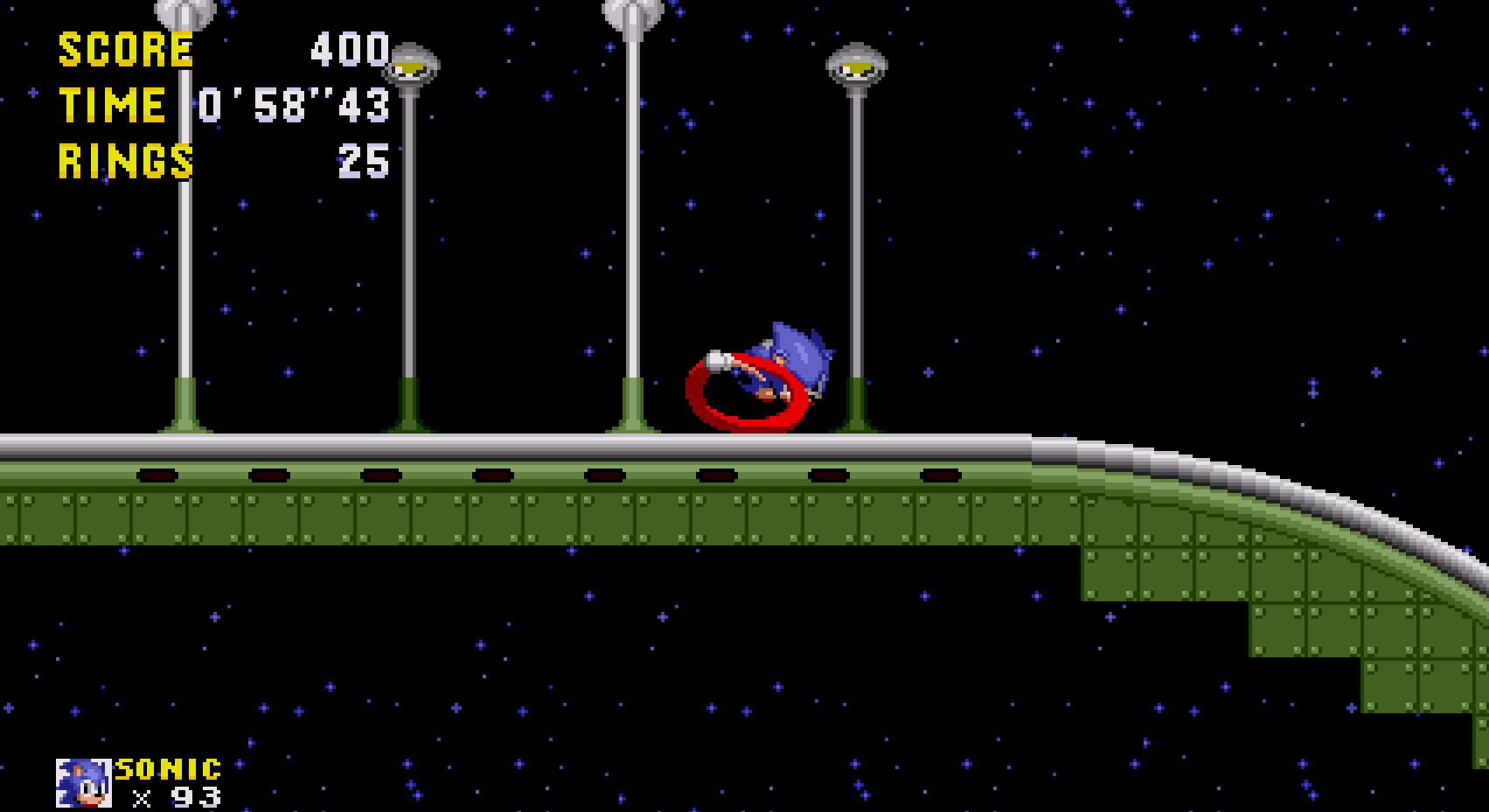Click the lives count showing 93
Image resolution: width=1489 pixels, height=812 pixels.
197,797
